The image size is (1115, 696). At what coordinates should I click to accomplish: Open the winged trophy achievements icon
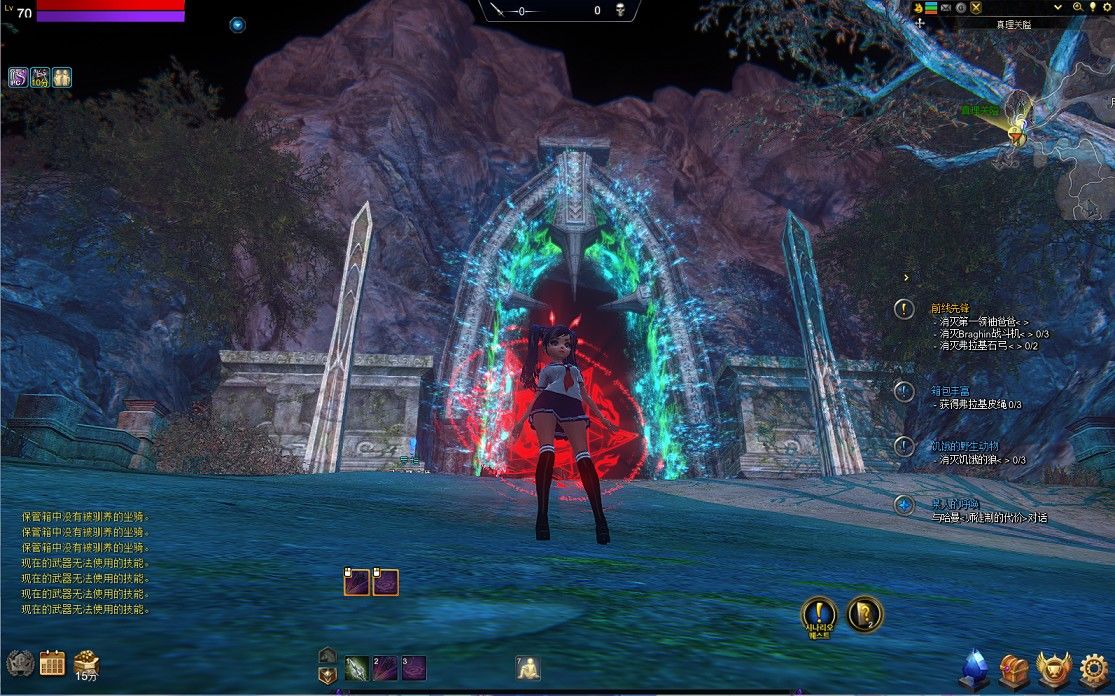1053,669
